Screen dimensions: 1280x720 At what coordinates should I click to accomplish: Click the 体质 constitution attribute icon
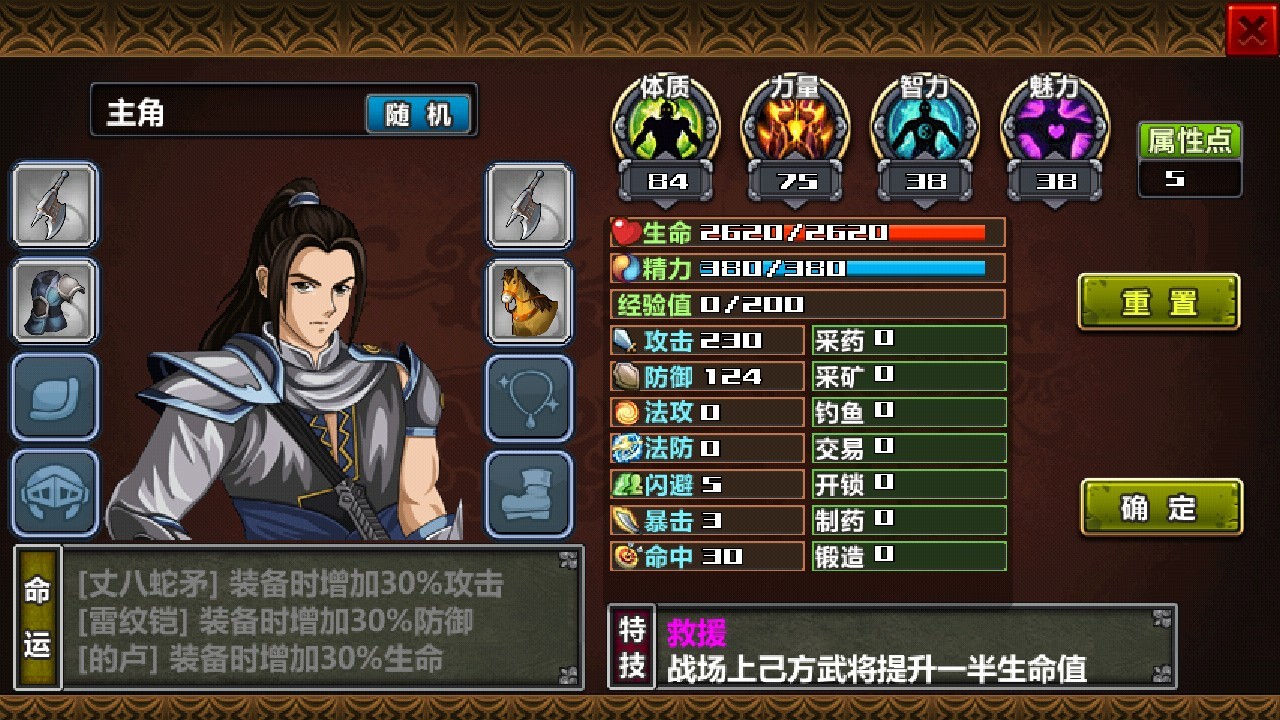point(665,125)
